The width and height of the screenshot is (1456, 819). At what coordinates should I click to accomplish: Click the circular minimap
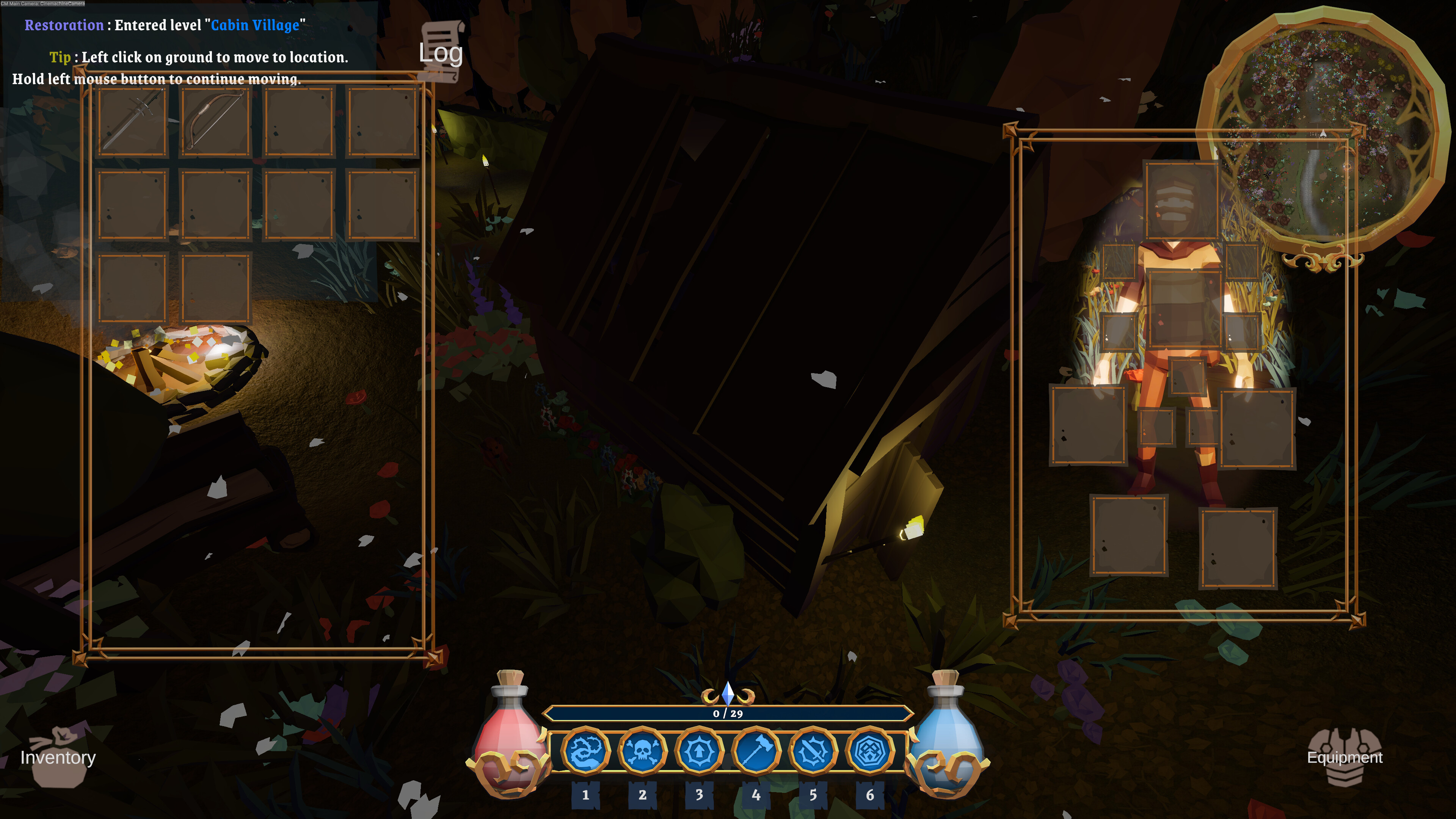[1323, 130]
